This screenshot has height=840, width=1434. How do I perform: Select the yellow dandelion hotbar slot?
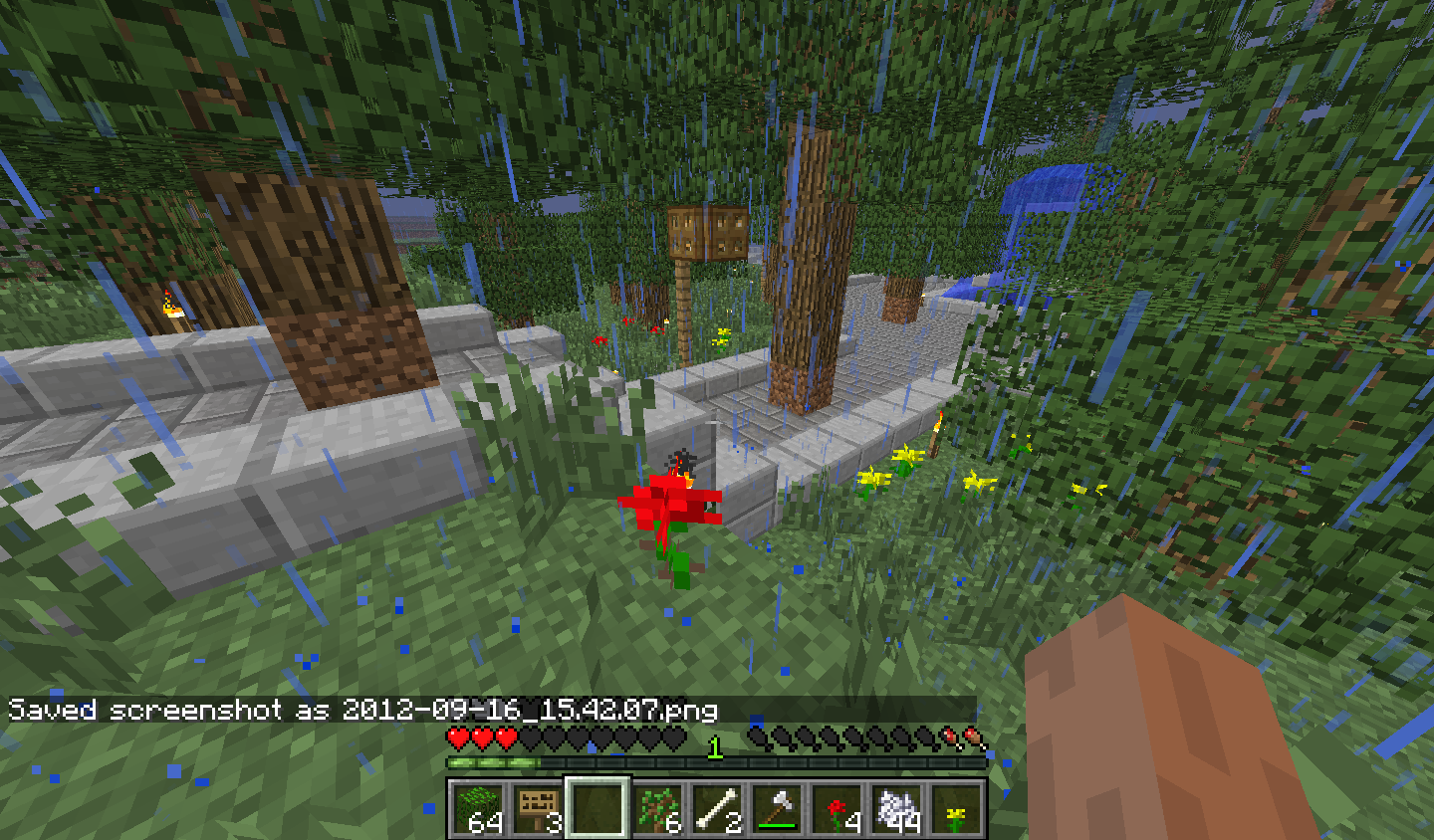(955, 808)
